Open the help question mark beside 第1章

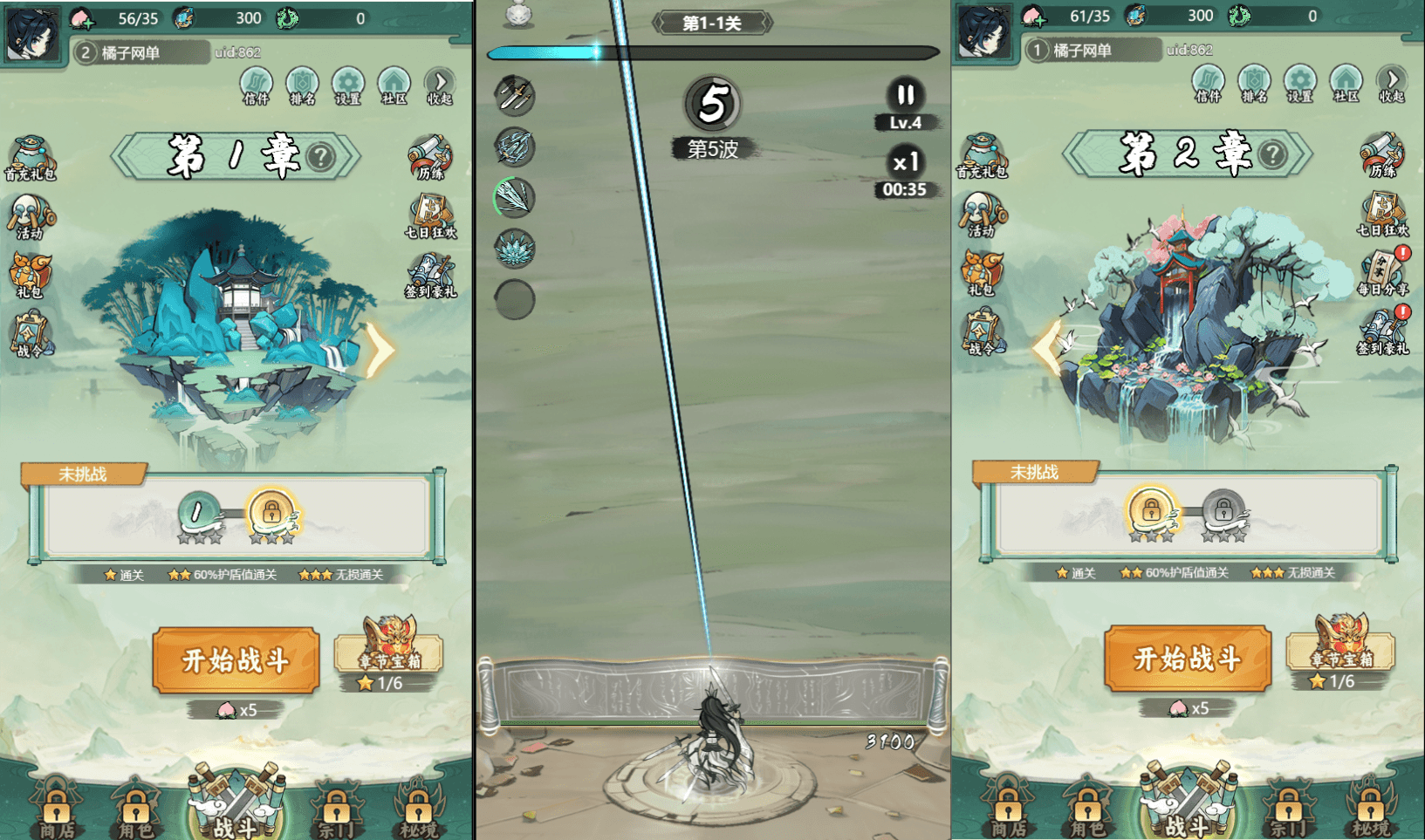pyautogui.click(x=321, y=157)
